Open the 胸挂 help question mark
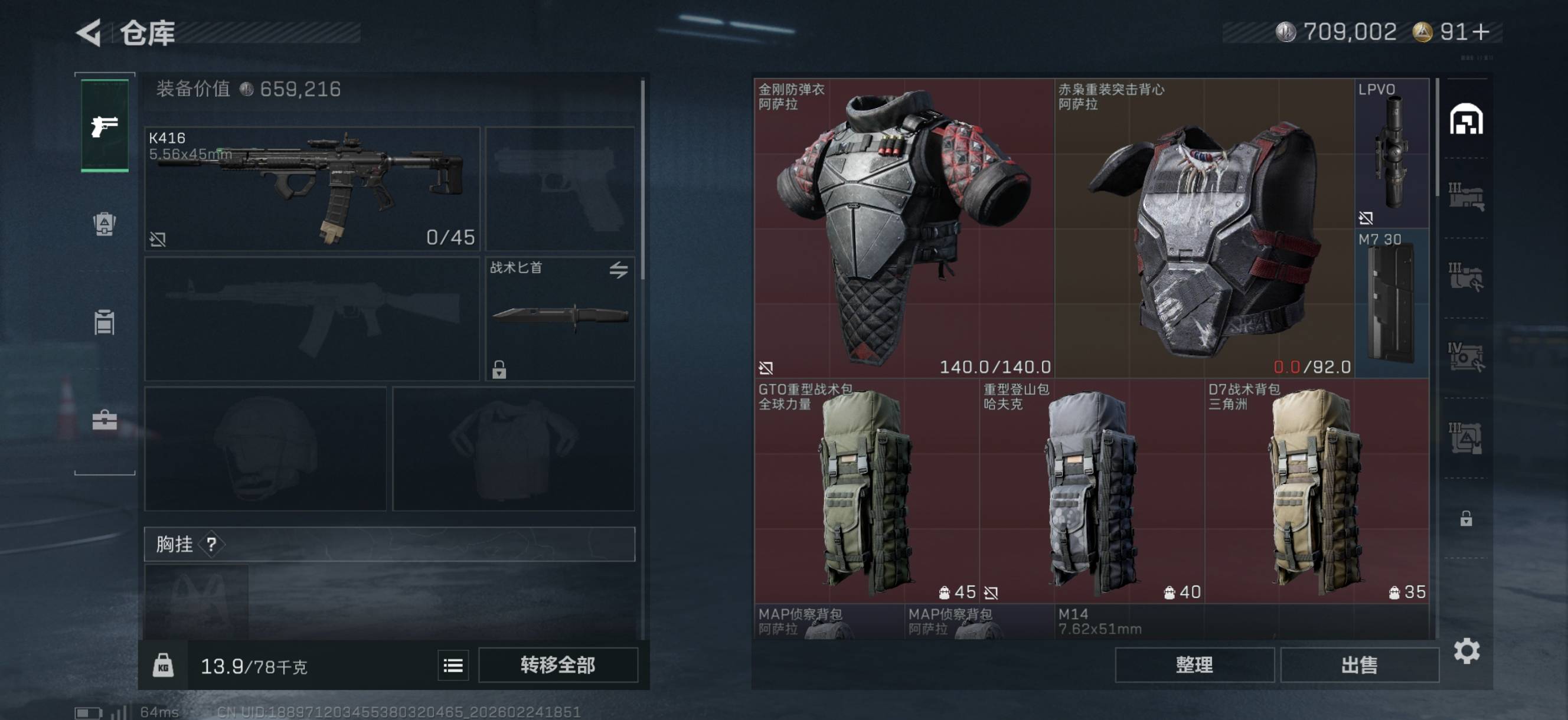Viewport: 1568px width, 720px height. point(211,544)
